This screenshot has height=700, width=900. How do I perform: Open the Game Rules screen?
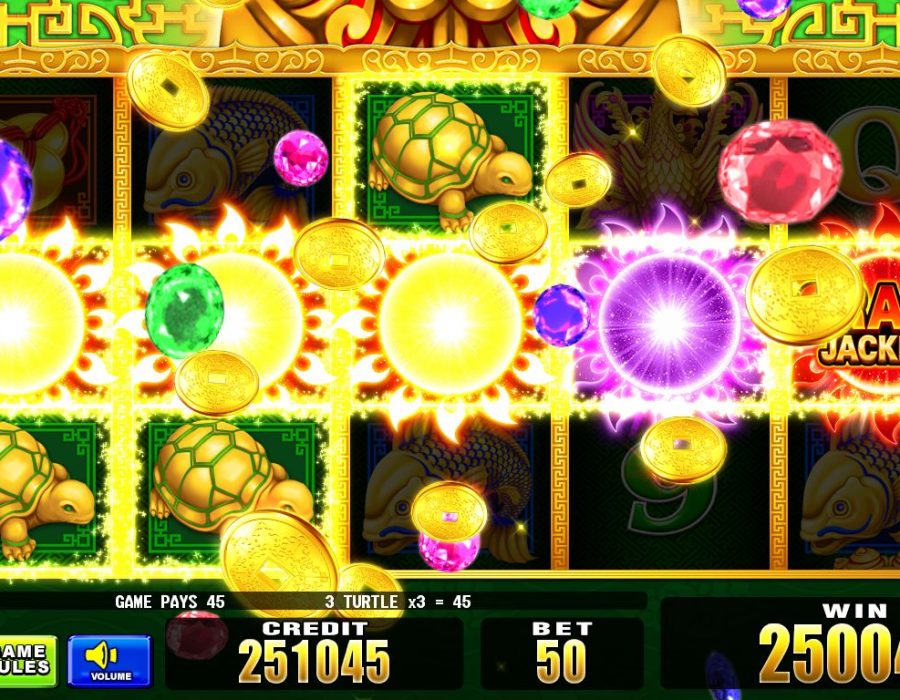[x=25, y=660]
